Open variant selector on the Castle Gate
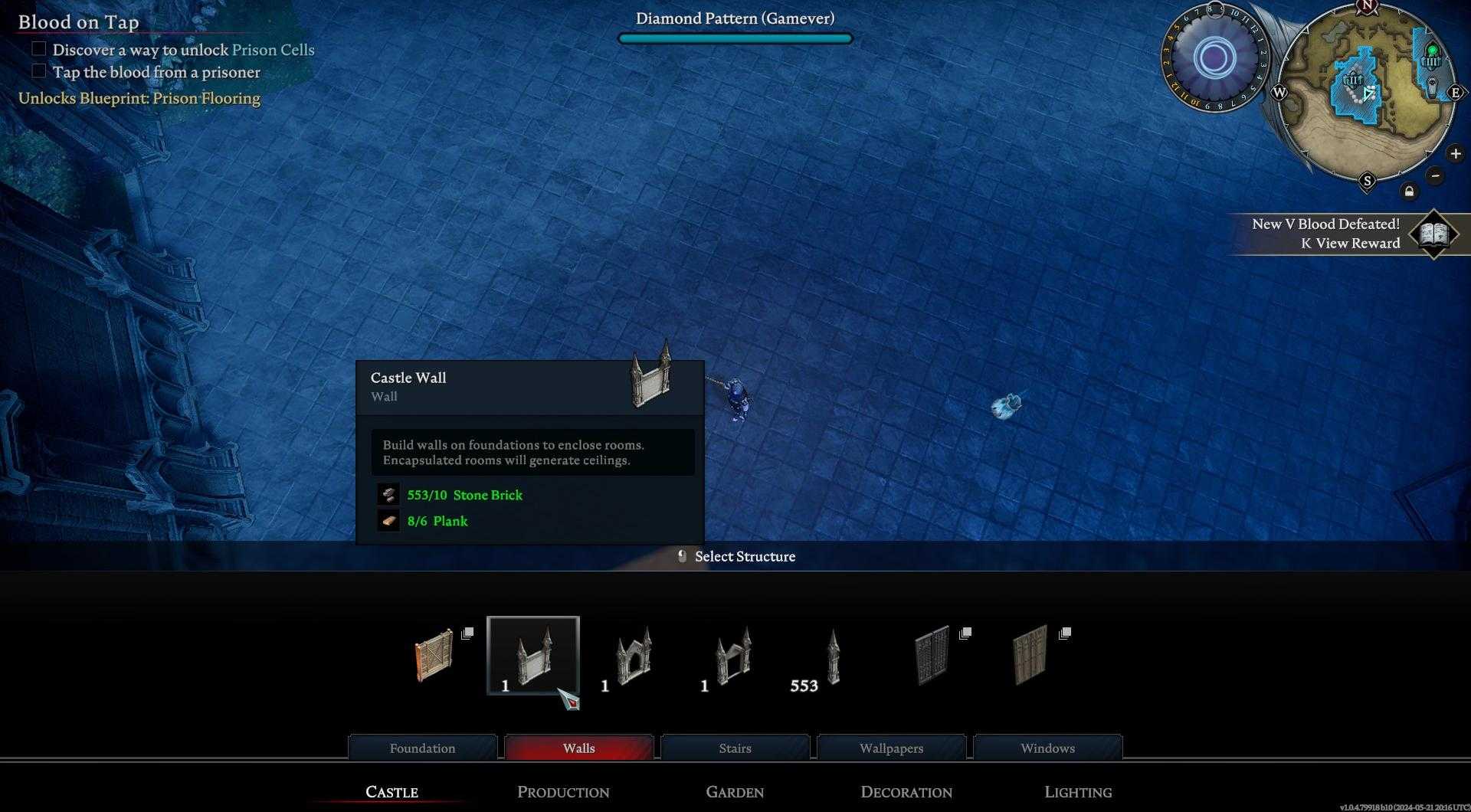The image size is (1471, 812). point(467,634)
